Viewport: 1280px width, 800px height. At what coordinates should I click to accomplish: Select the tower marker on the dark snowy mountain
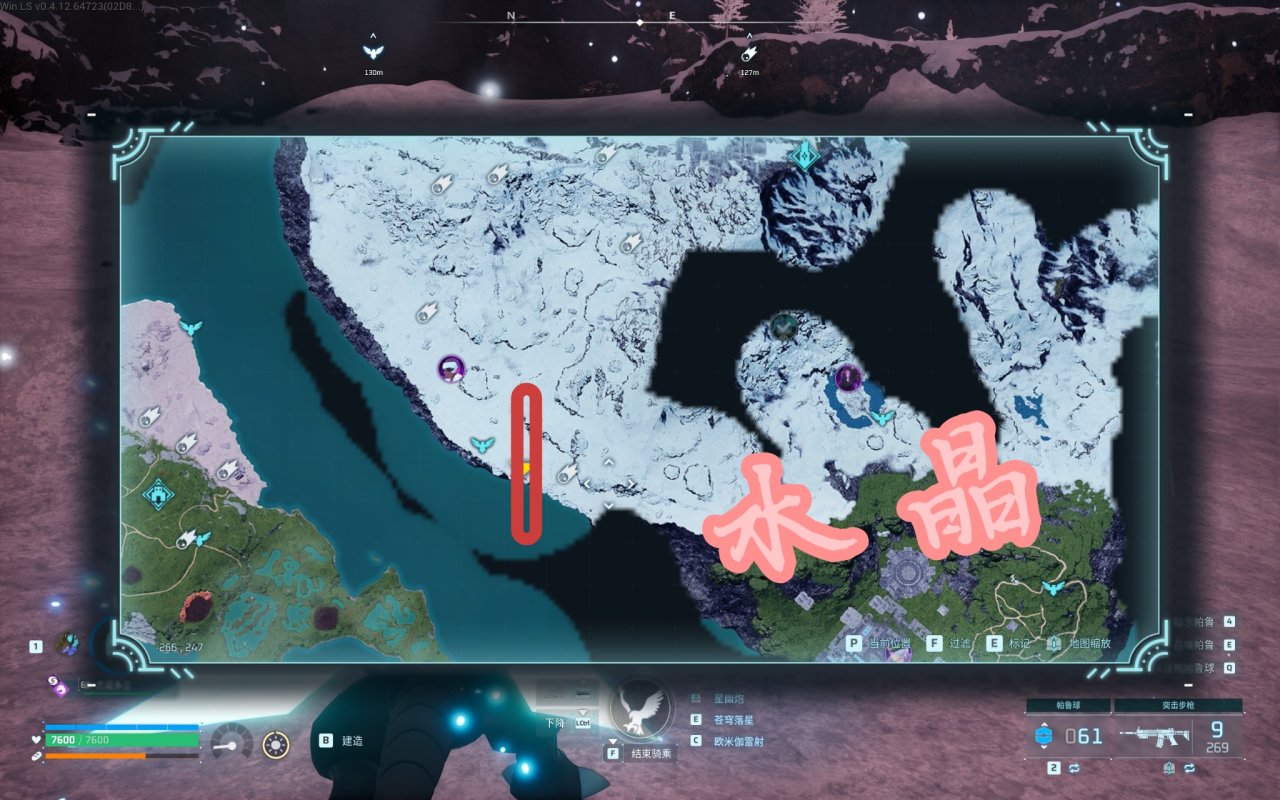pyautogui.click(x=804, y=155)
